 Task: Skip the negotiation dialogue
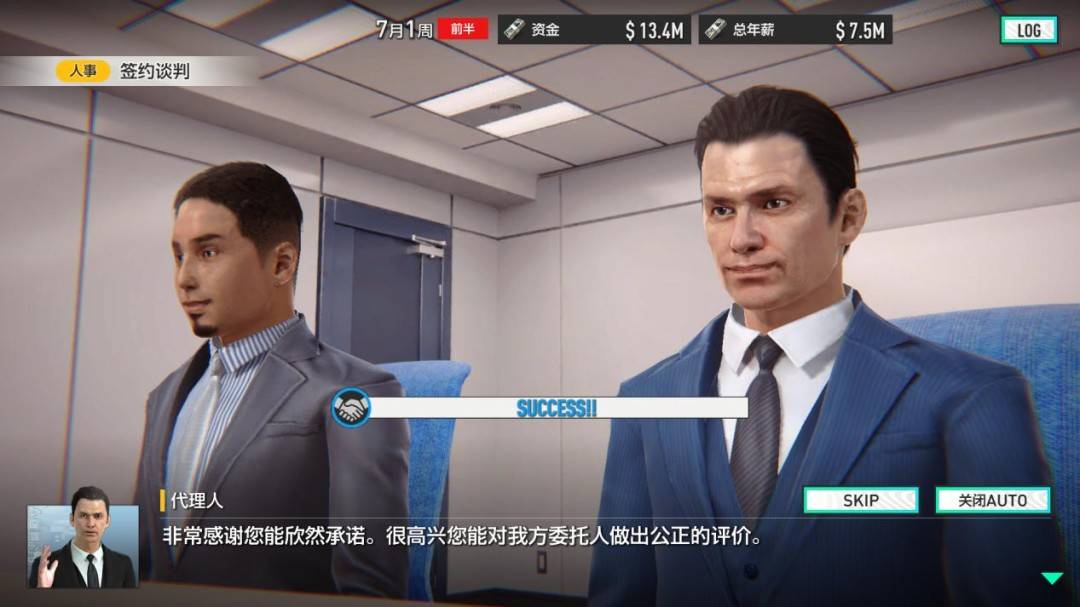[x=860, y=500]
